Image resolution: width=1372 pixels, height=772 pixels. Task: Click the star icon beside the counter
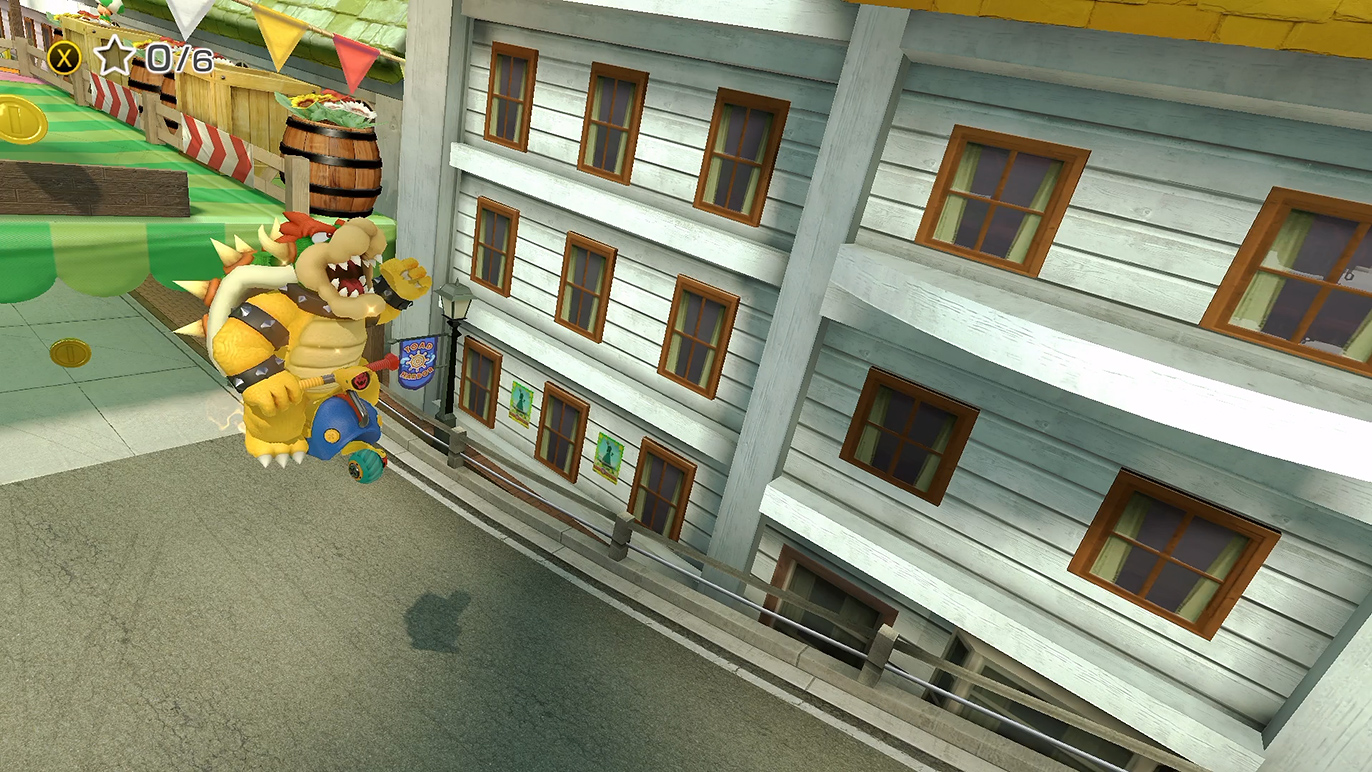point(114,57)
